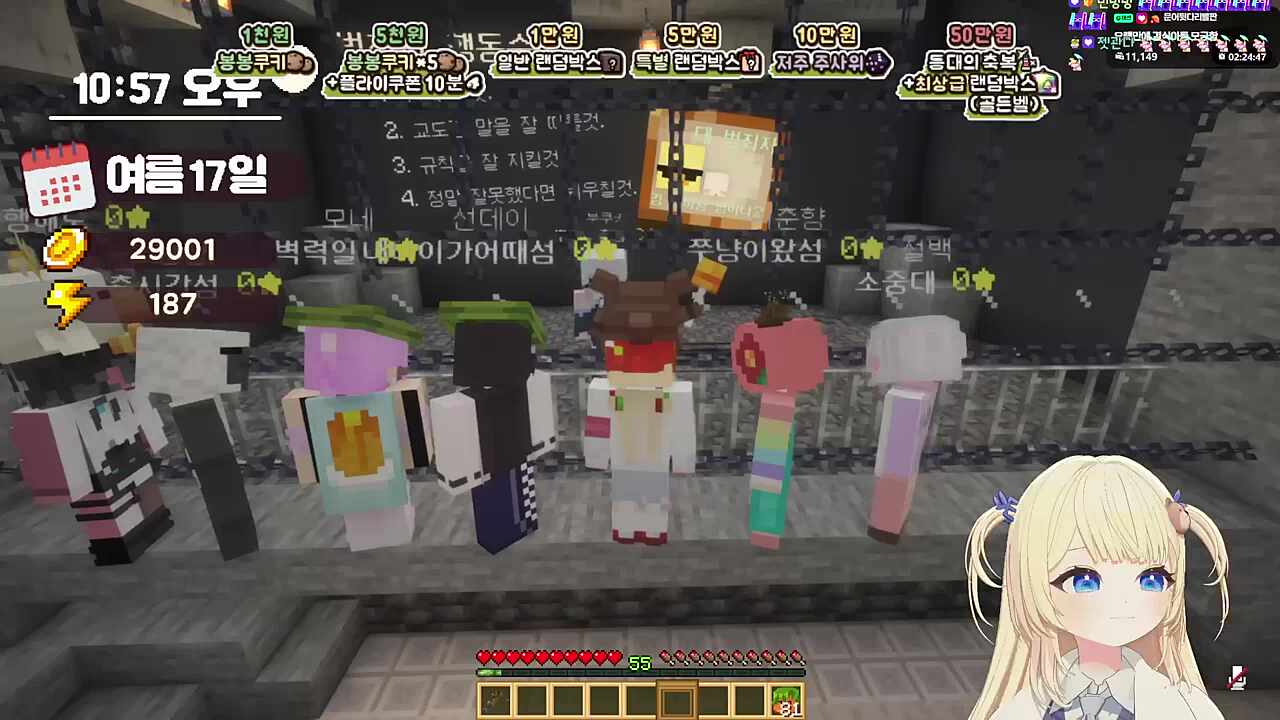This screenshot has height=720, width=1280.
Task: Open the 일반 랜덤박스 box icon
Action: click(x=611, y=63)
